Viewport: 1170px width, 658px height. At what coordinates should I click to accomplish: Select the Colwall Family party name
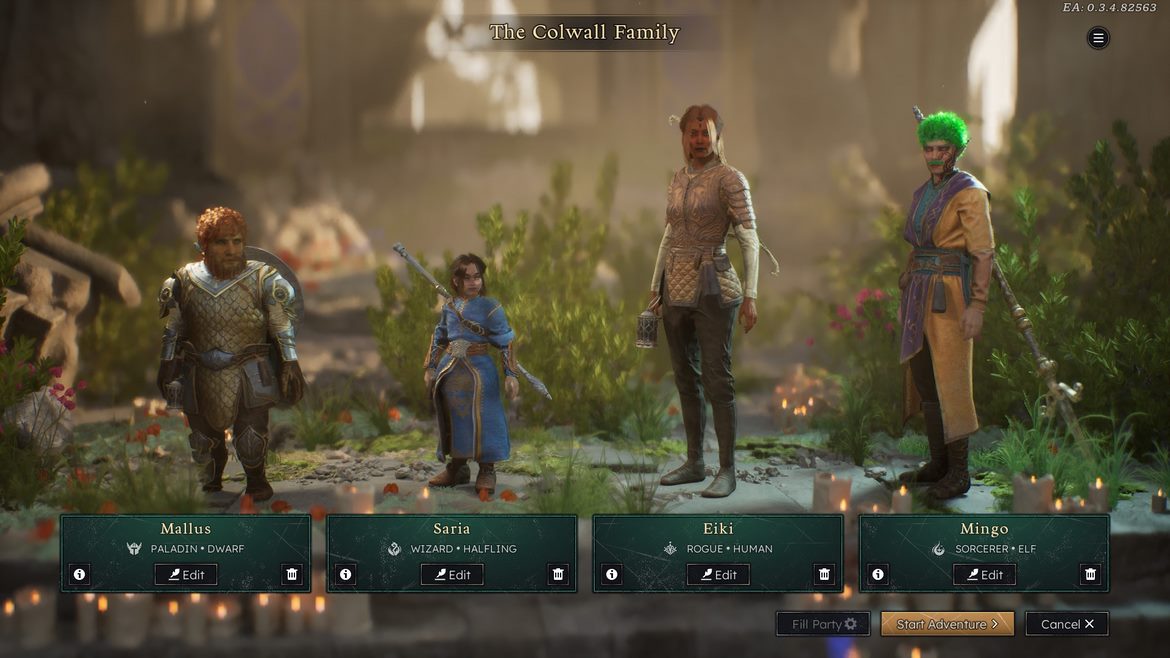tap(584, 32)
